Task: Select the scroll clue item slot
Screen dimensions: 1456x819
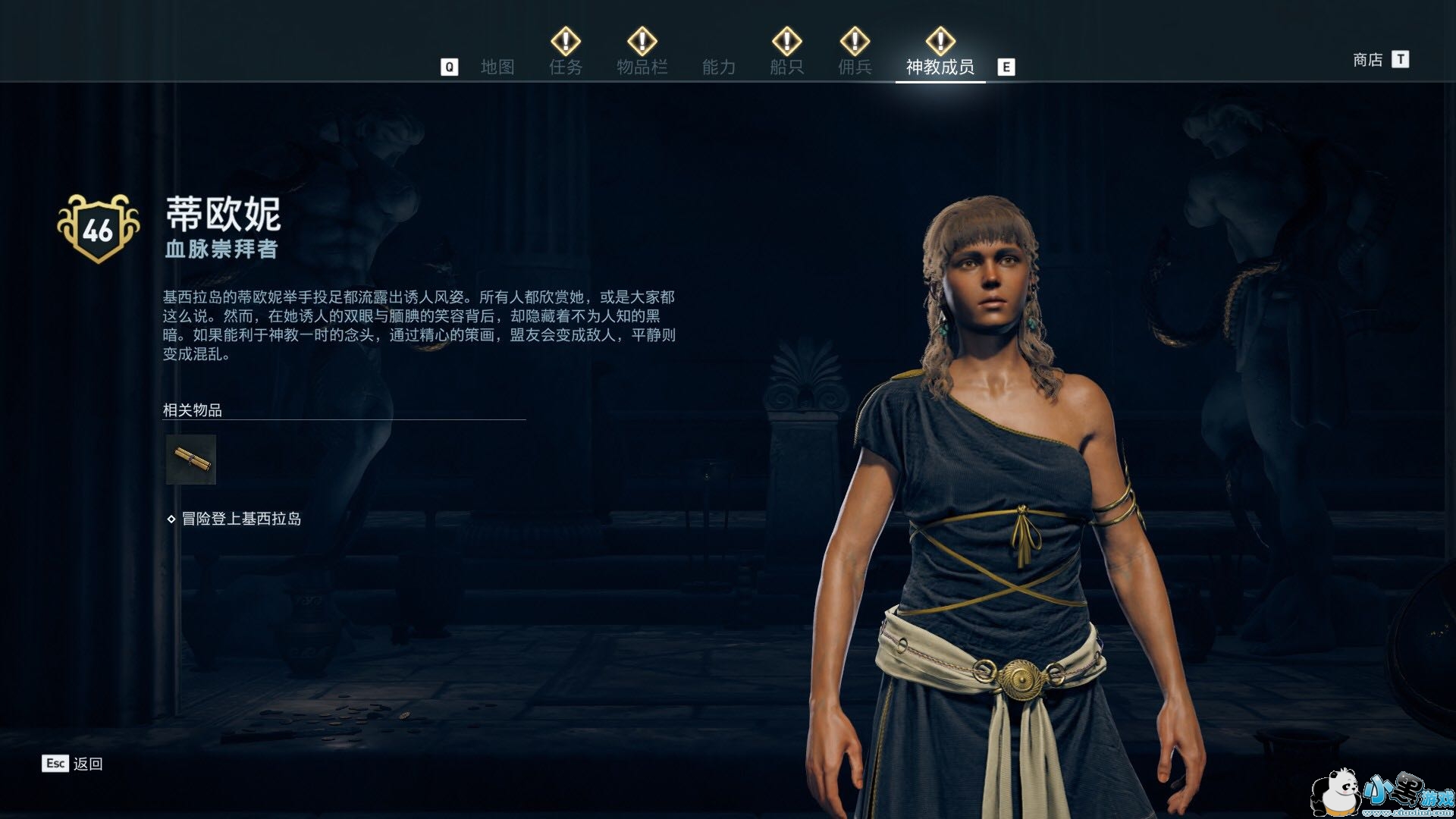Action: coord(191,460)
